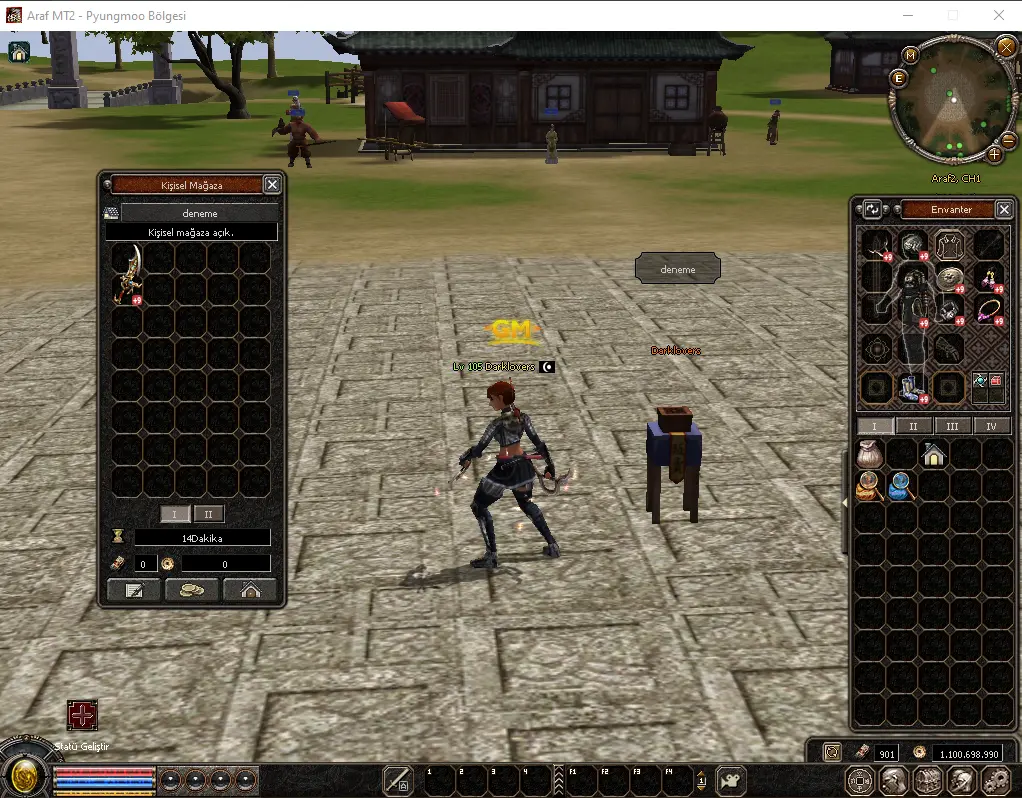Open inventory page IV
Image resolution: width=1022 pixels, height=798 pixels.
[992, 426]
